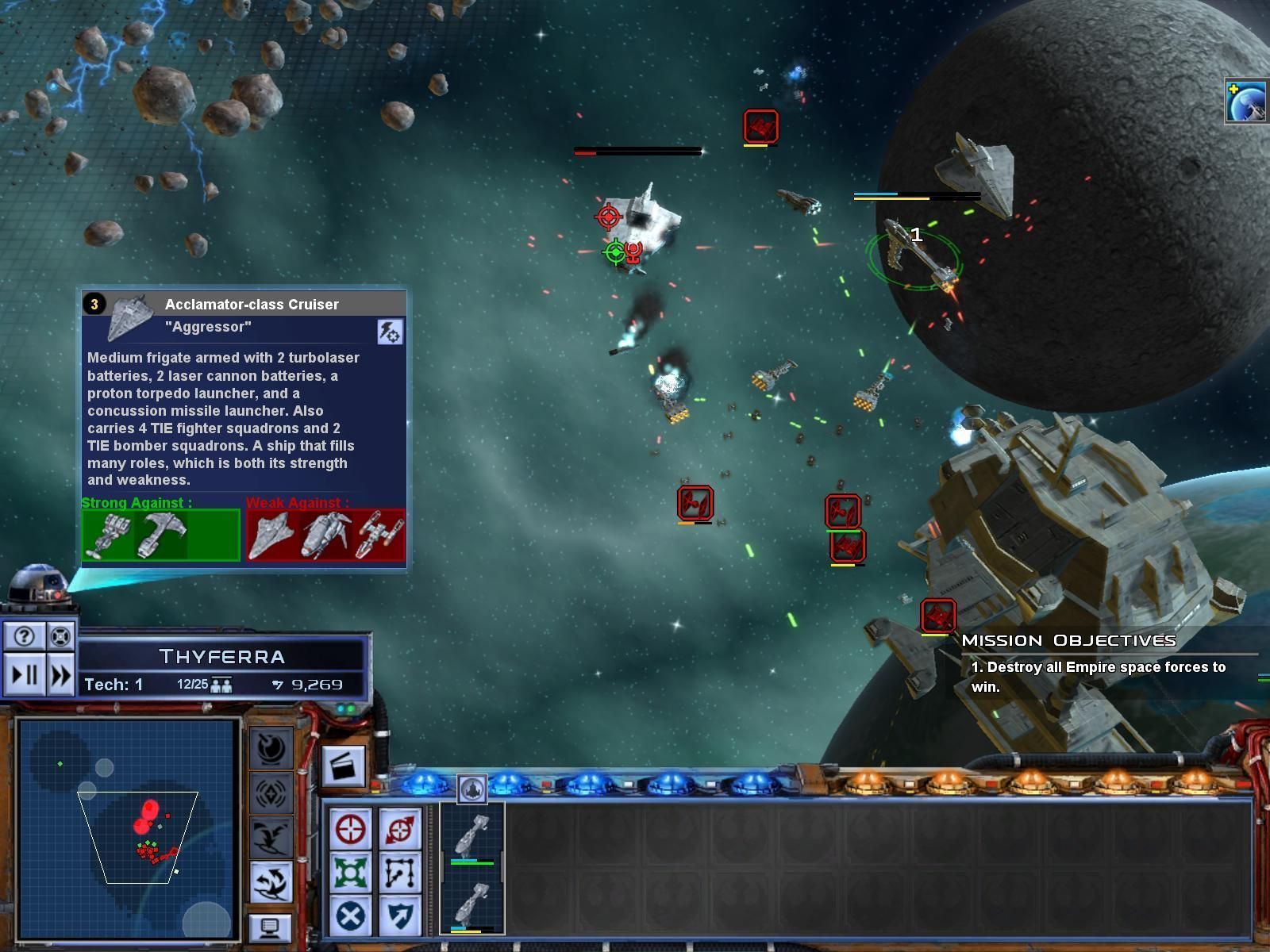Select the red crosshair attack command
This screenshot has width=1270, height=952.
pyautogui.click(x=350, y=830)
